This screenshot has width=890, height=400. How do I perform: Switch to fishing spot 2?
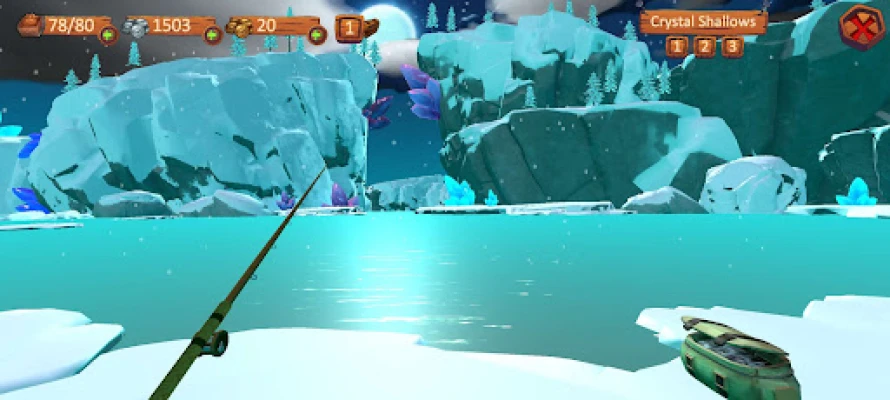point(705,46)
